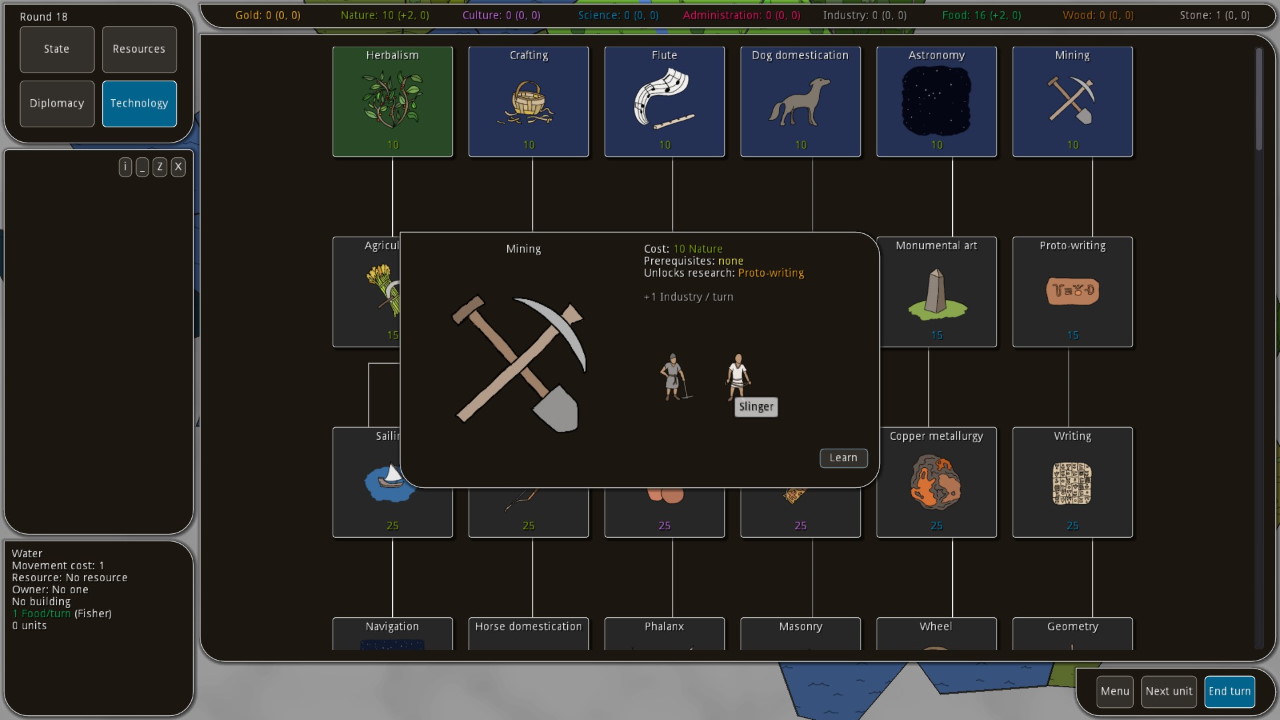Learn the Mining technology
Image resolution: width=1280 pixels, height=720 pixels.
843,458
